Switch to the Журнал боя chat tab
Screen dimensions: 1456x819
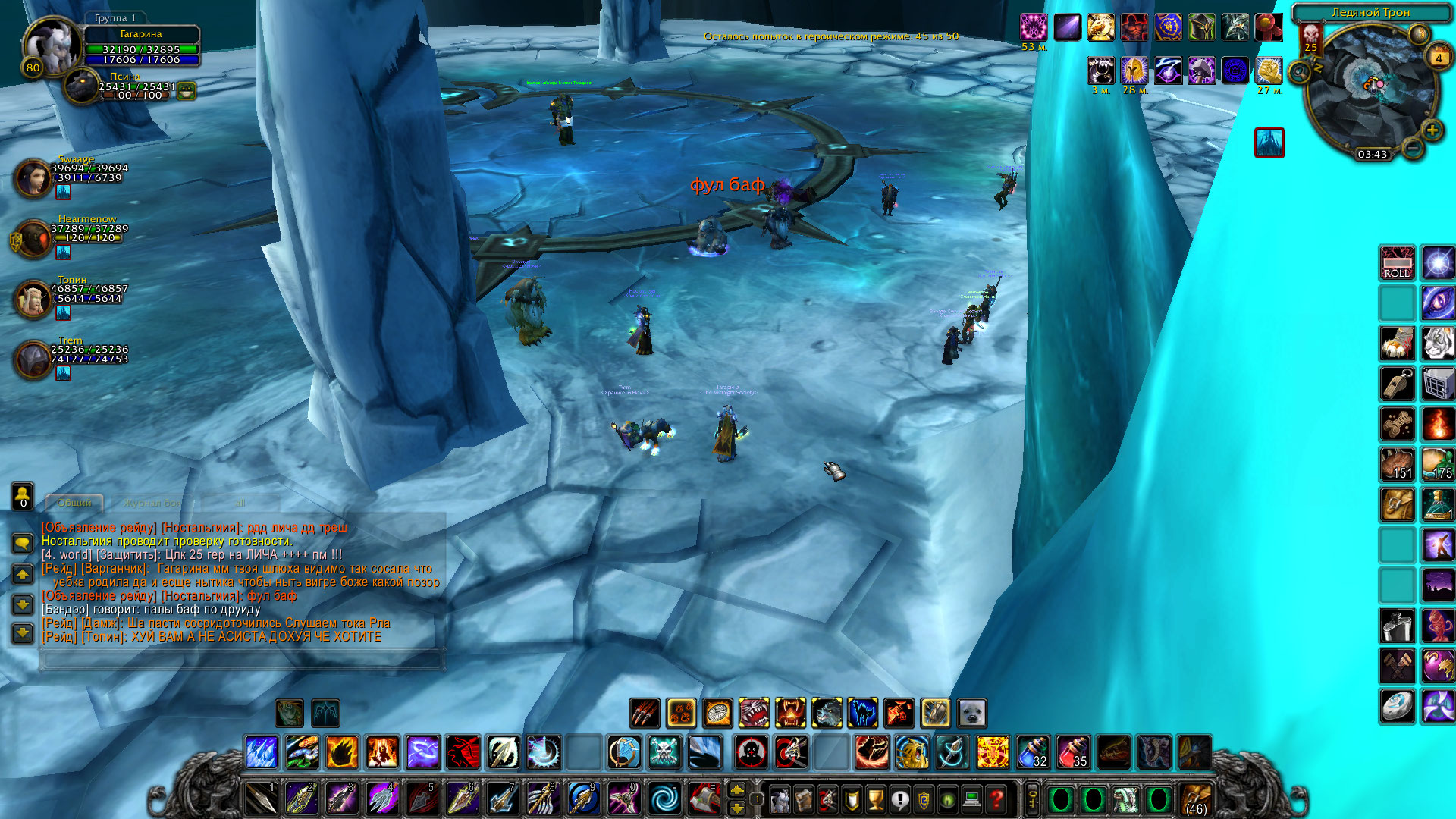point(152,503)
